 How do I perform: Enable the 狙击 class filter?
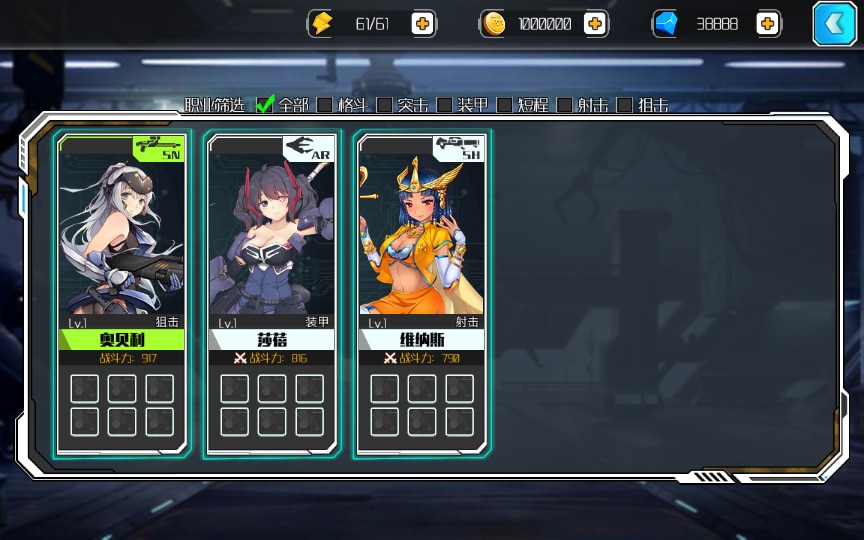pos(625,104)
